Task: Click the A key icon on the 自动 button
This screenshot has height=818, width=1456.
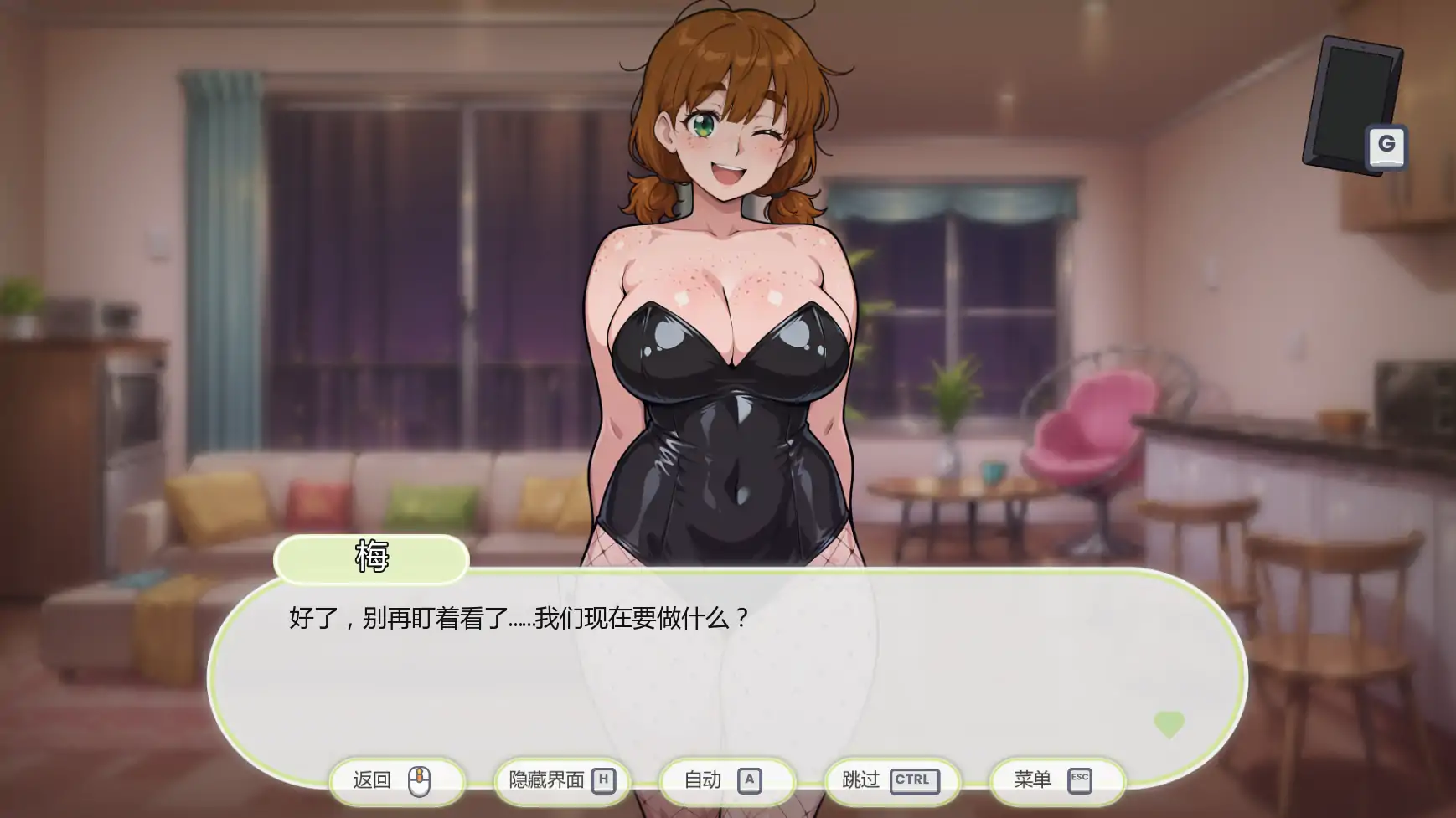Action: (750, 779)
